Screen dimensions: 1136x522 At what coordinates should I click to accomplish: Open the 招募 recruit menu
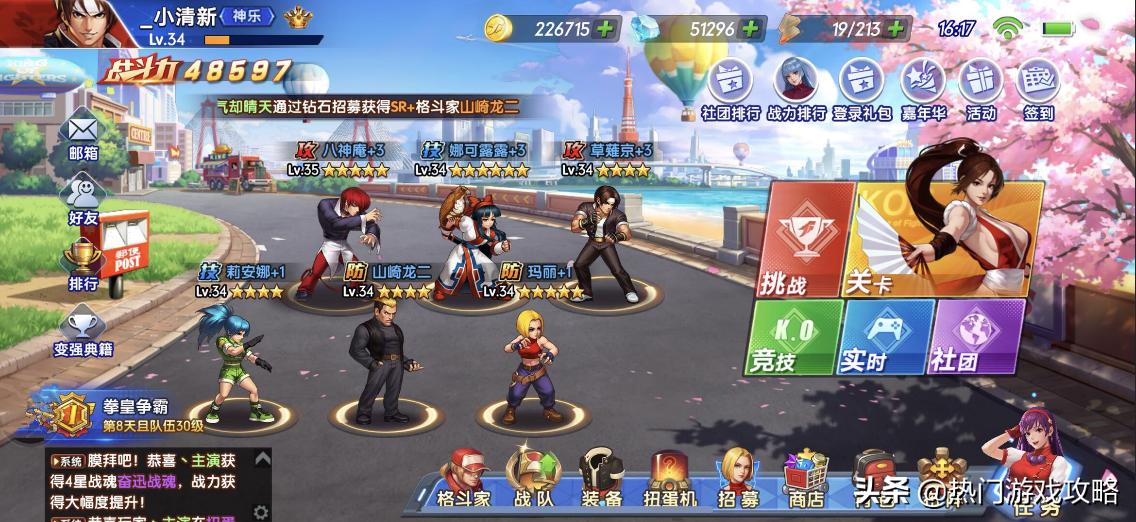[737, 478]
